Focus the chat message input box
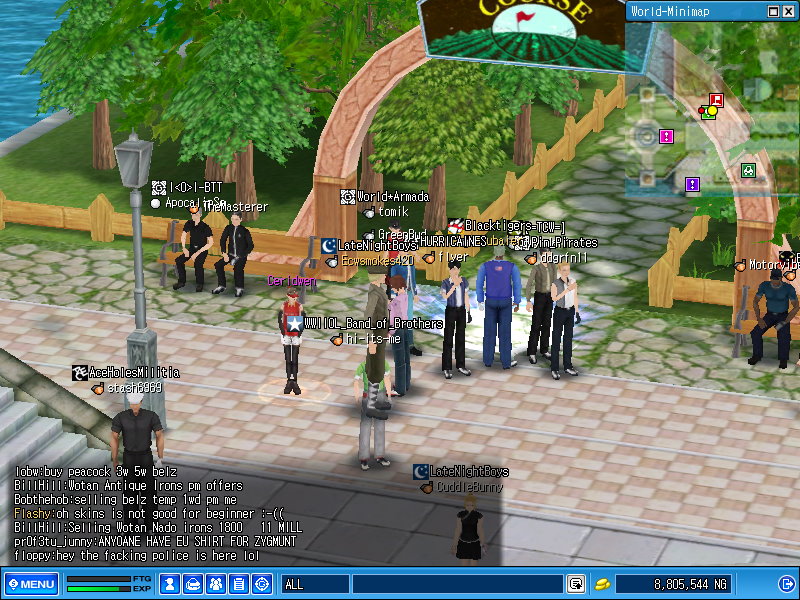 click(x=457, y=584)
